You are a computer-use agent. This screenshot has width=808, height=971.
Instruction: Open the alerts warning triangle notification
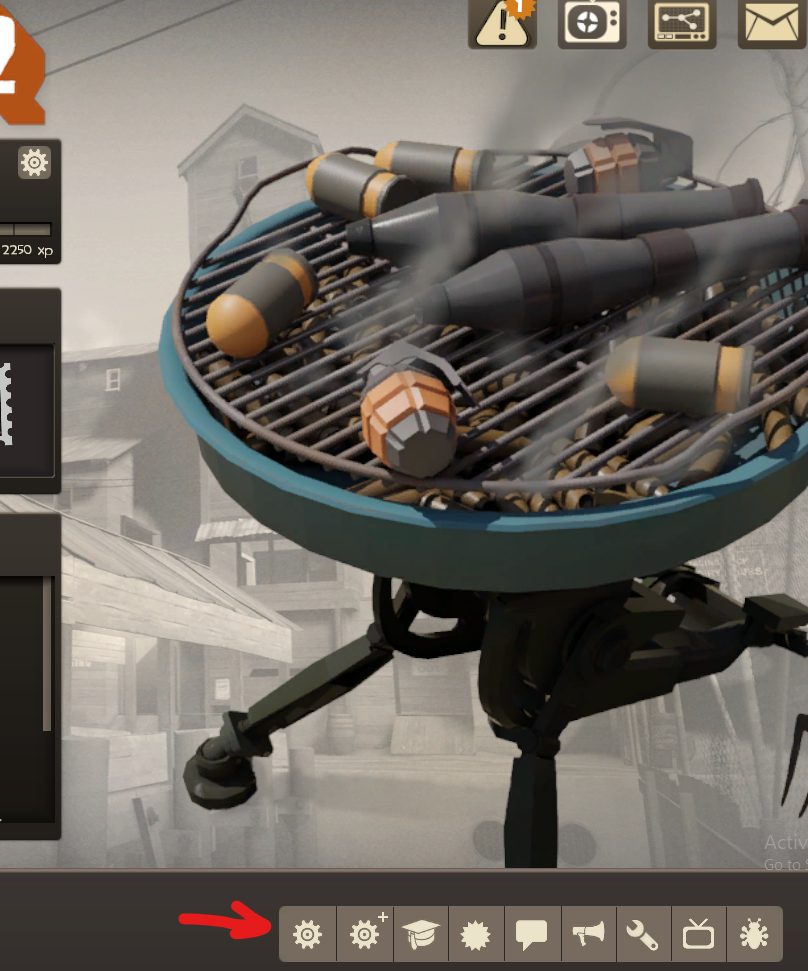503,21
